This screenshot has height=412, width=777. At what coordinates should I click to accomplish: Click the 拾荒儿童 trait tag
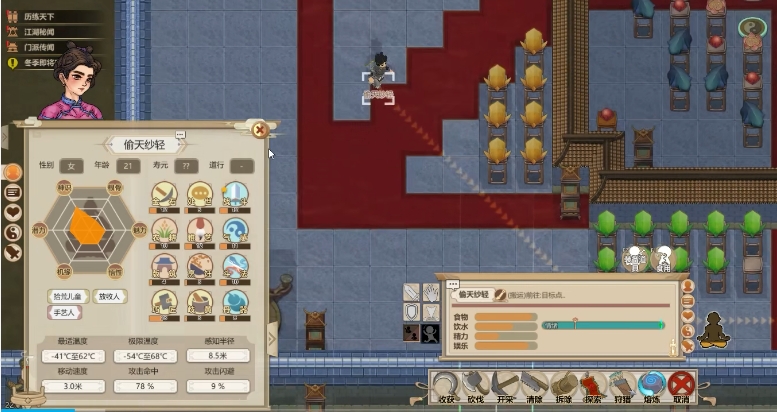tap(67, 296)
